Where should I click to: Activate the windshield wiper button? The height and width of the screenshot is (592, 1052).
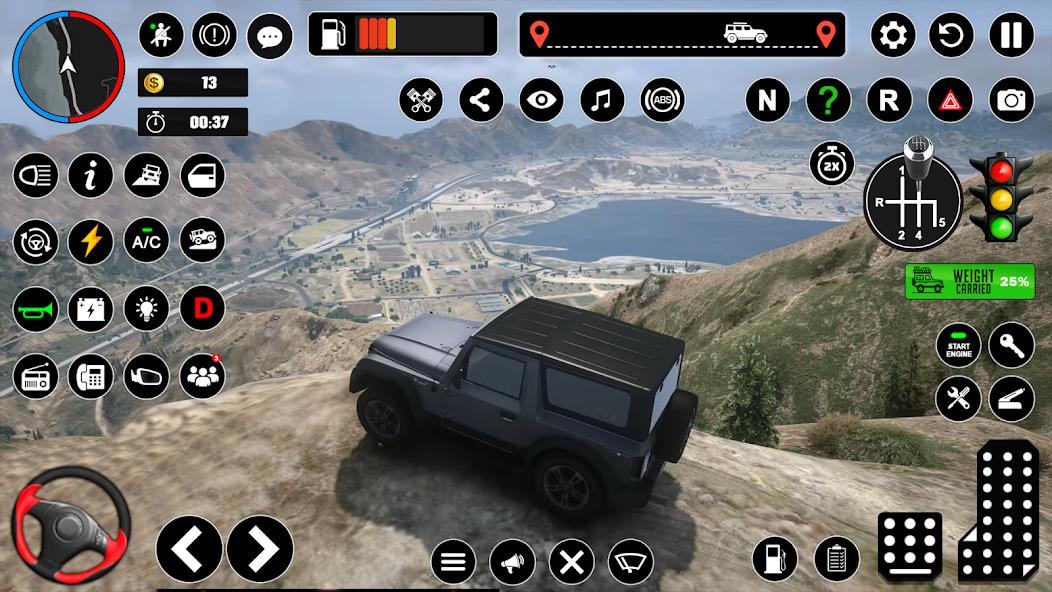(631, 562)
